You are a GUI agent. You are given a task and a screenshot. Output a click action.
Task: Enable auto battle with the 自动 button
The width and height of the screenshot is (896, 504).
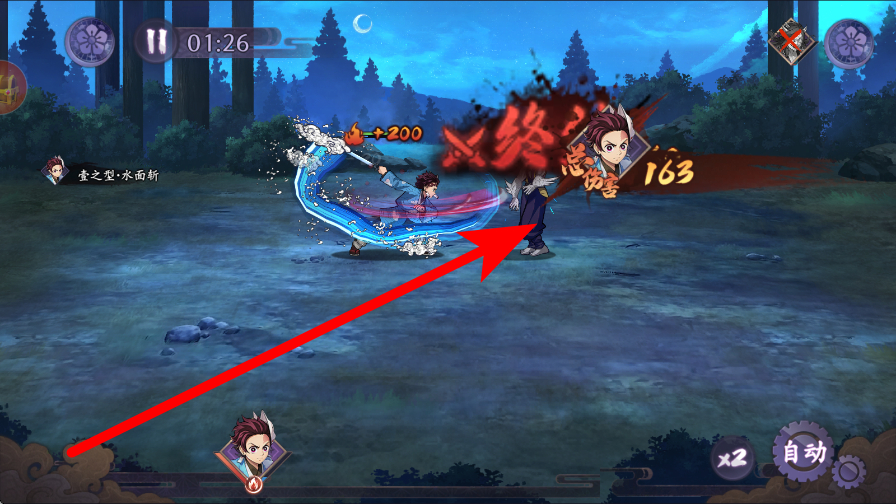[x=803, y=454]
